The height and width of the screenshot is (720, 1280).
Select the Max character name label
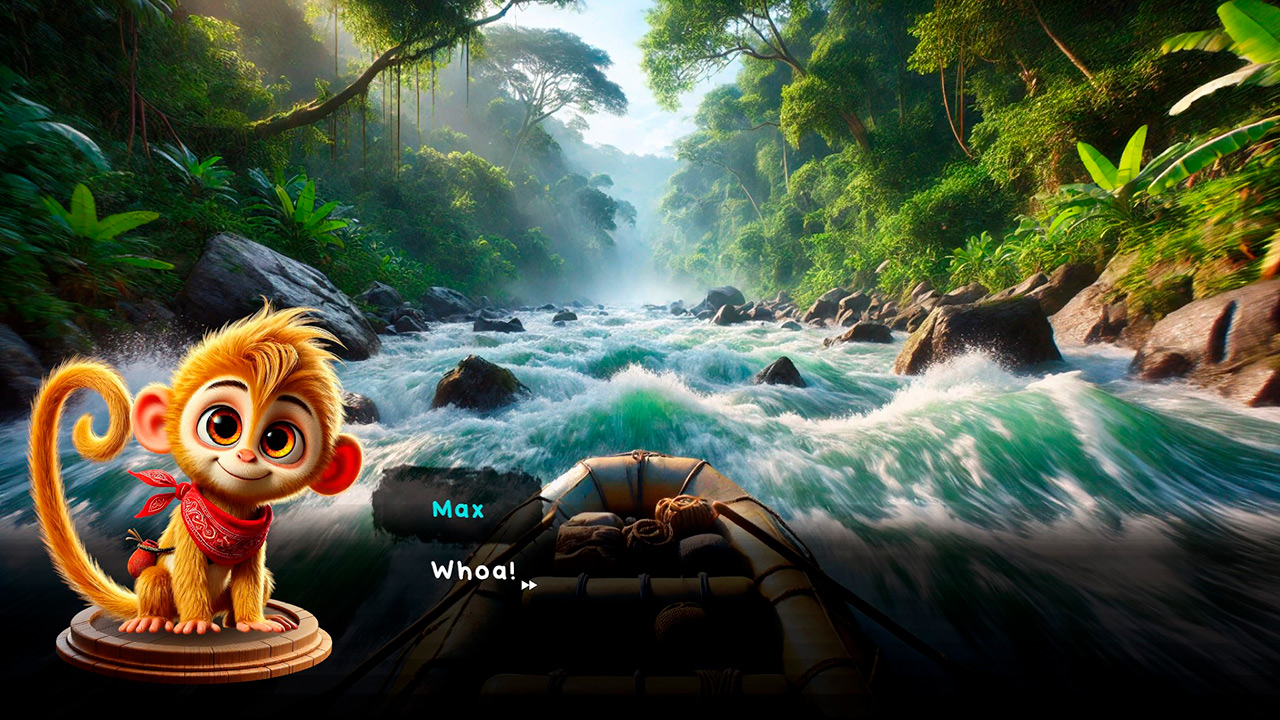459,510
